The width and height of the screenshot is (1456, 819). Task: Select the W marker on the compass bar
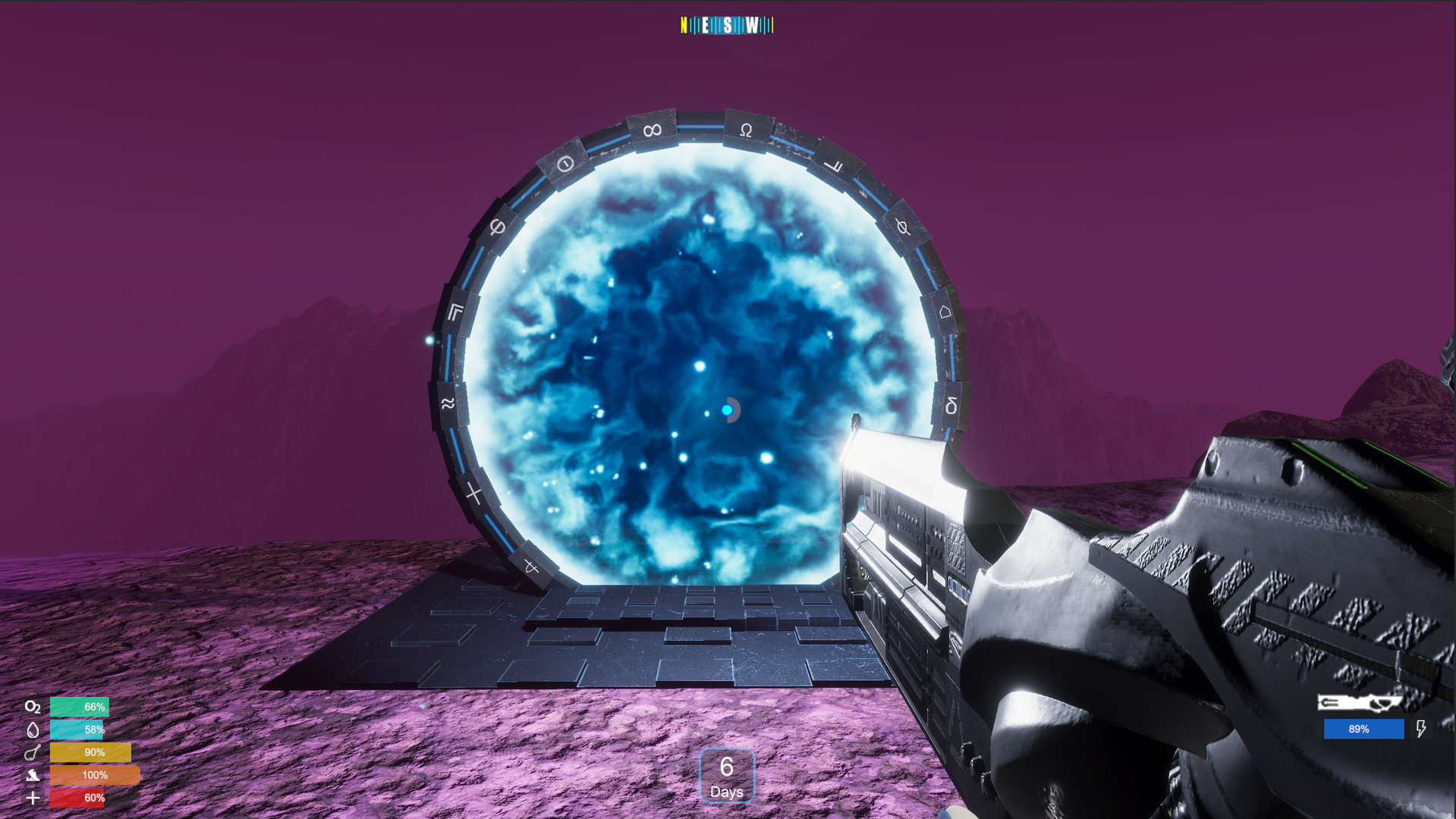click(x=752, y=24)
